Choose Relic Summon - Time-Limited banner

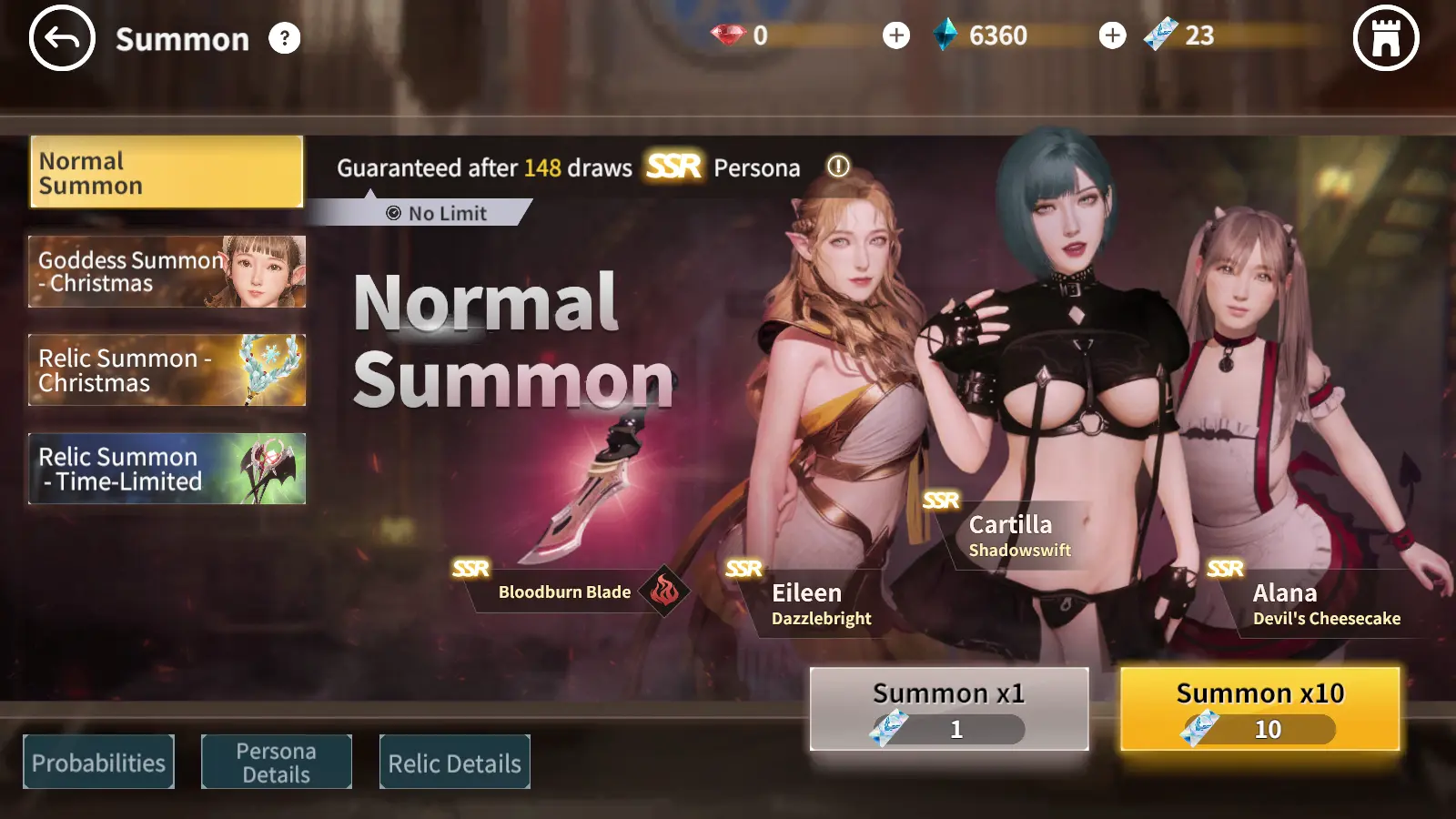167,469
